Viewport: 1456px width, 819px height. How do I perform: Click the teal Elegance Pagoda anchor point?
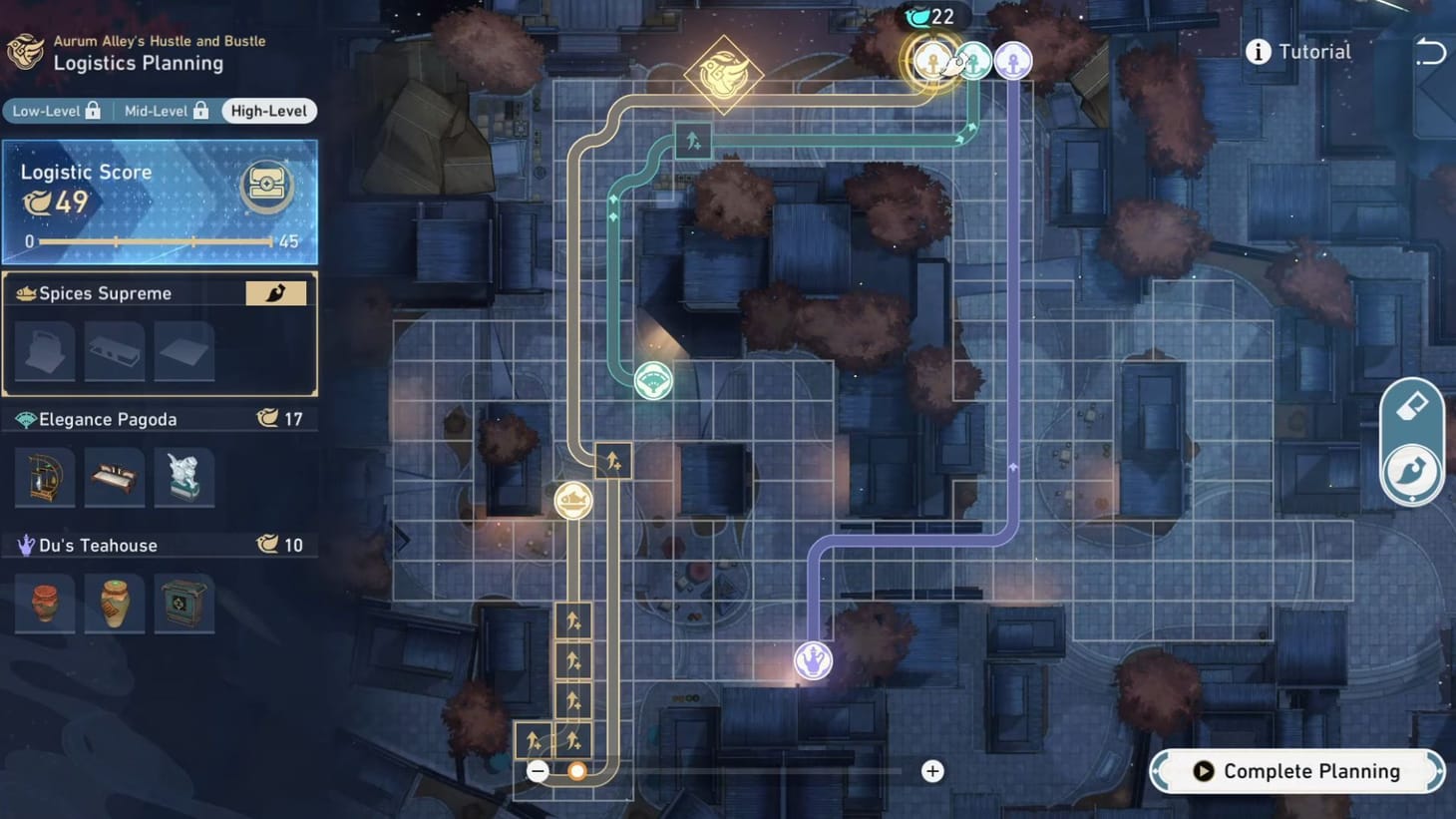(972, 60)
